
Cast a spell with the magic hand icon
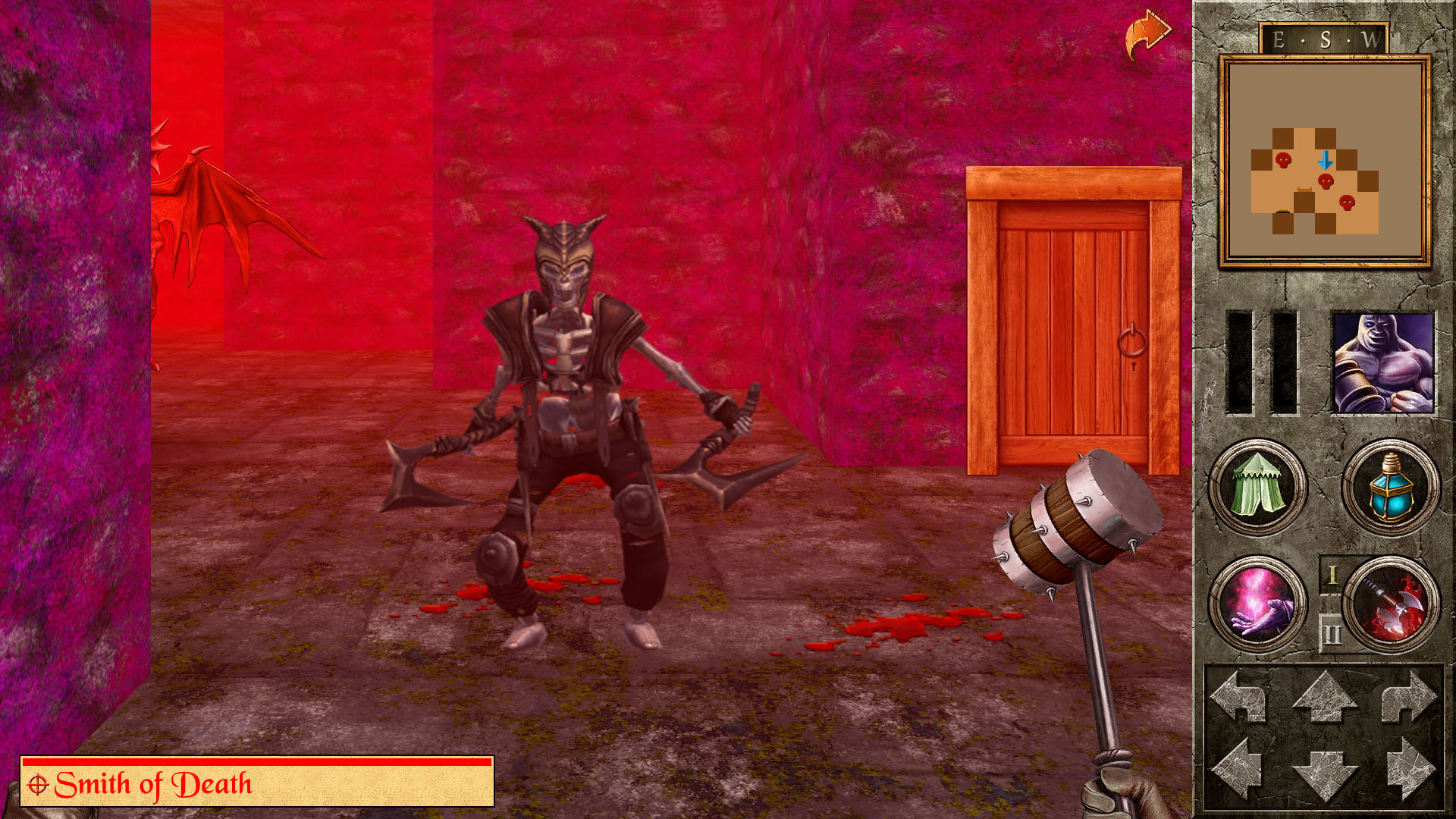(x=1257, y=604)
